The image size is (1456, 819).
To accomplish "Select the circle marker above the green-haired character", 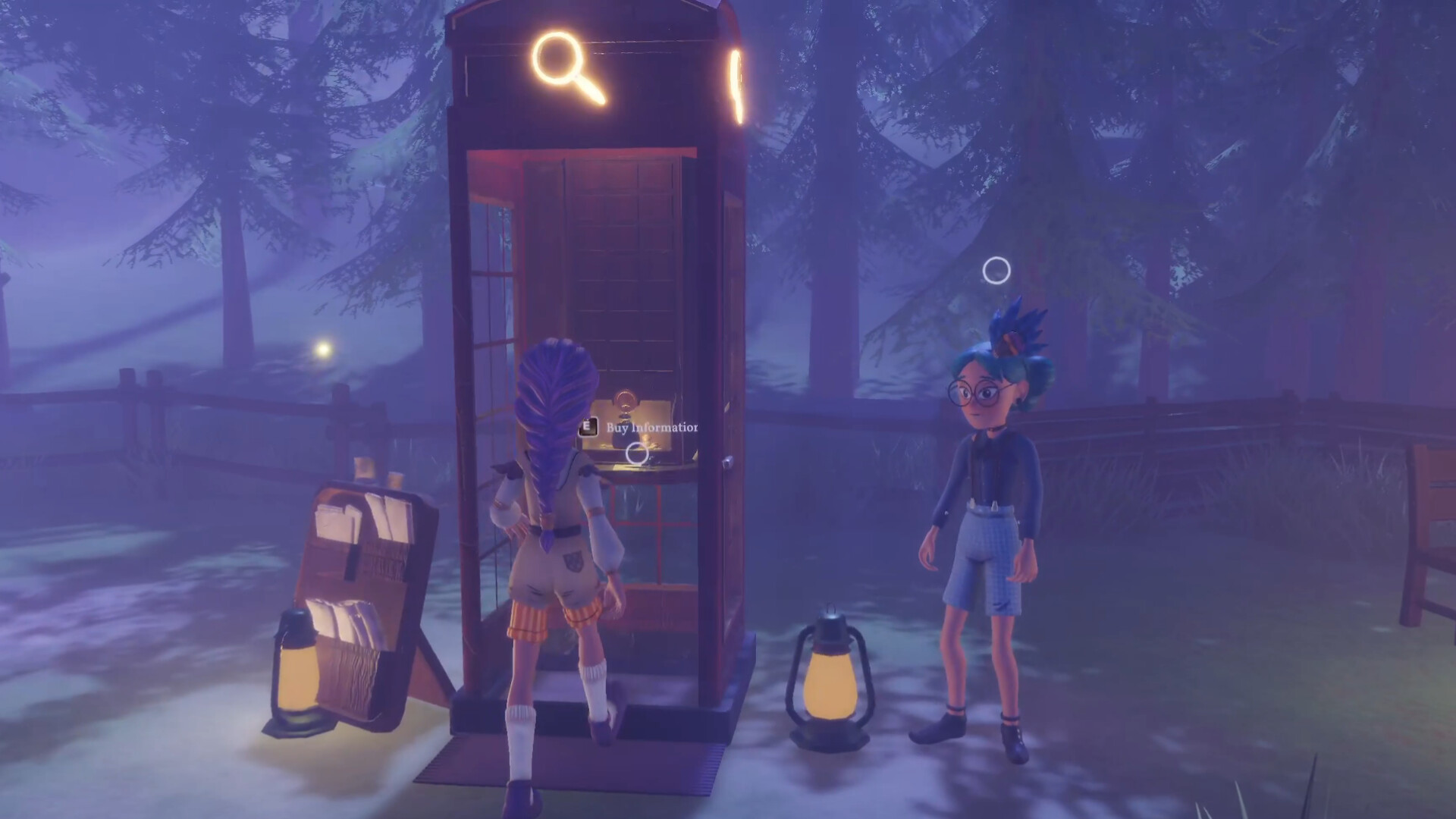I will click(x=996, y=268).
